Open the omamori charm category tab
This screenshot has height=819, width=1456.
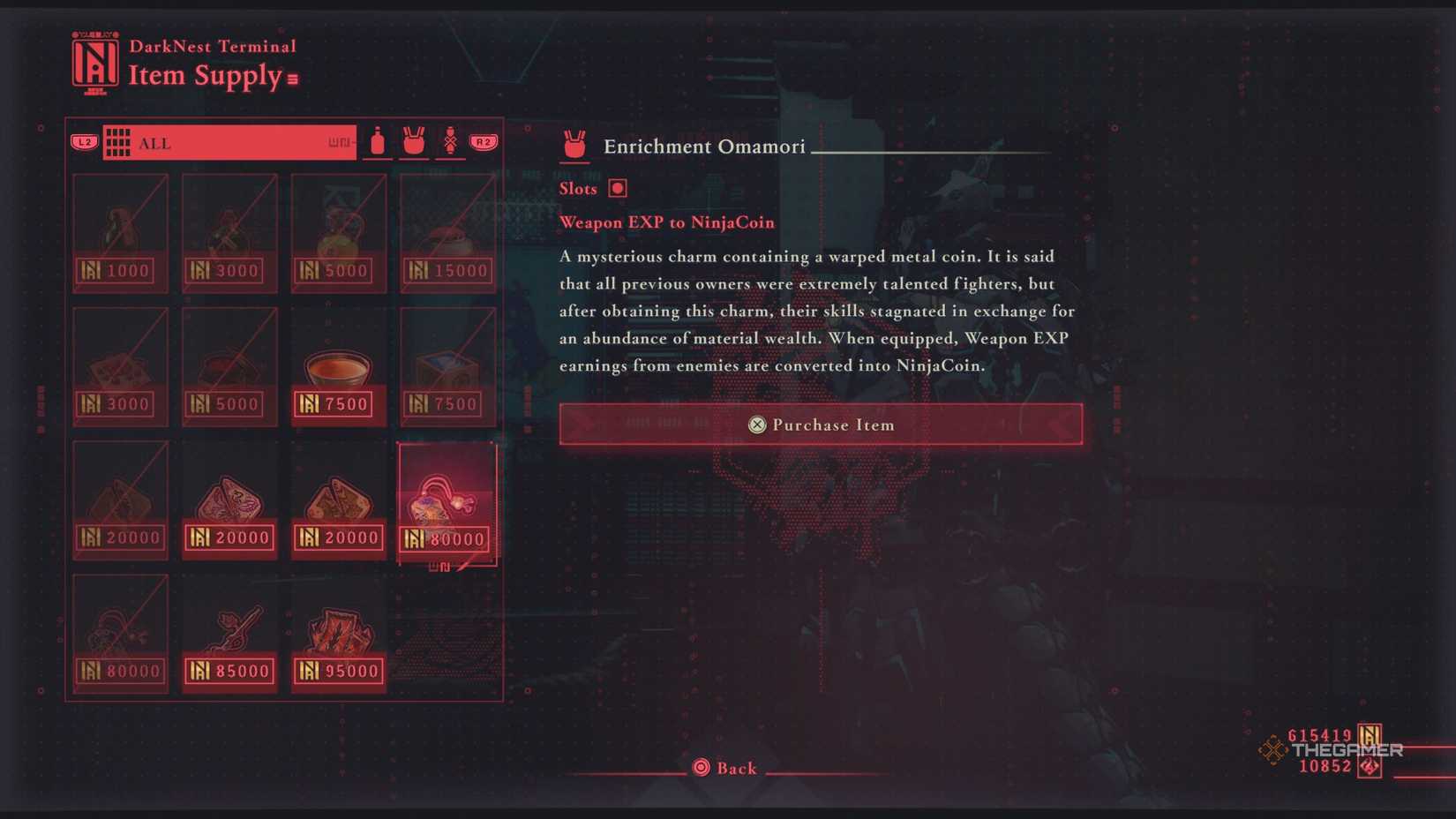click(414, 142)
